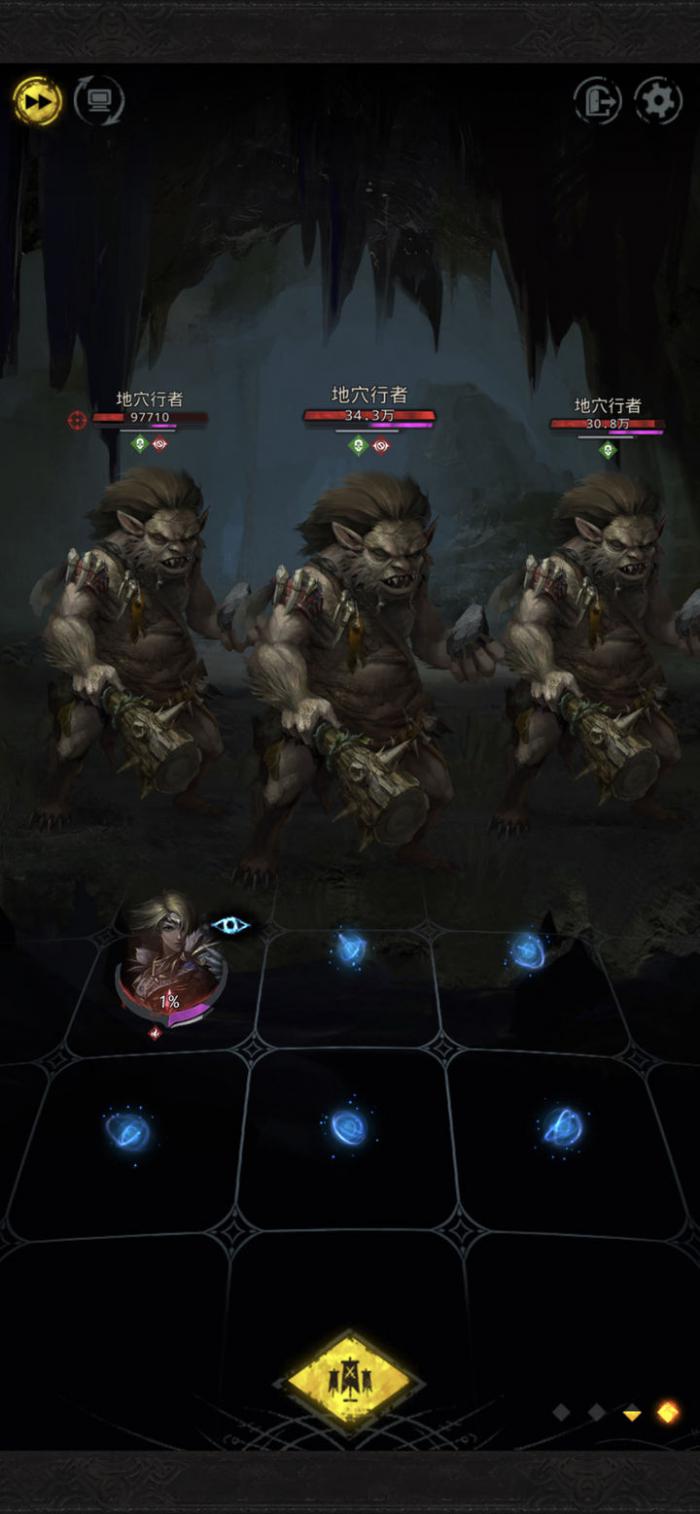This screenshot has width=700, height=1514.
Task: Toggle the auto-battle monitor icon
Action: [99, 101]
